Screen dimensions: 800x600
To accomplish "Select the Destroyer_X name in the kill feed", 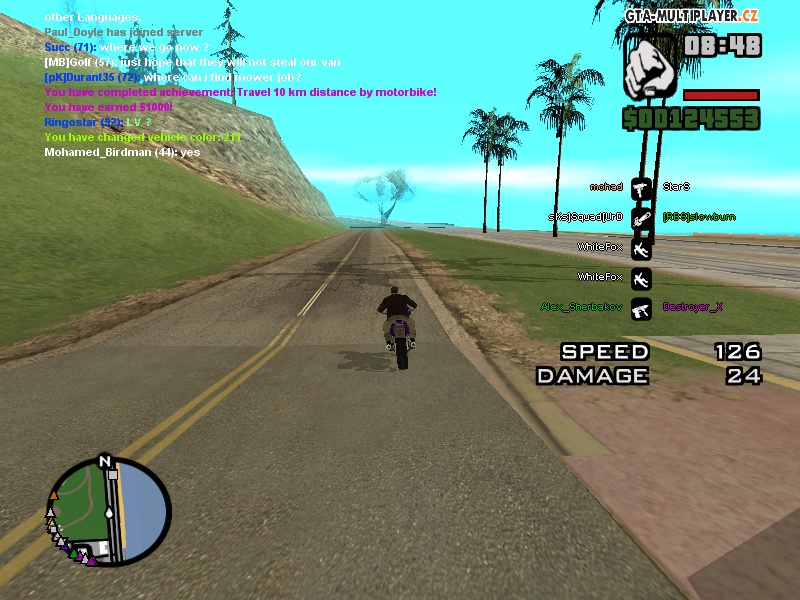I will coord(692,308).
